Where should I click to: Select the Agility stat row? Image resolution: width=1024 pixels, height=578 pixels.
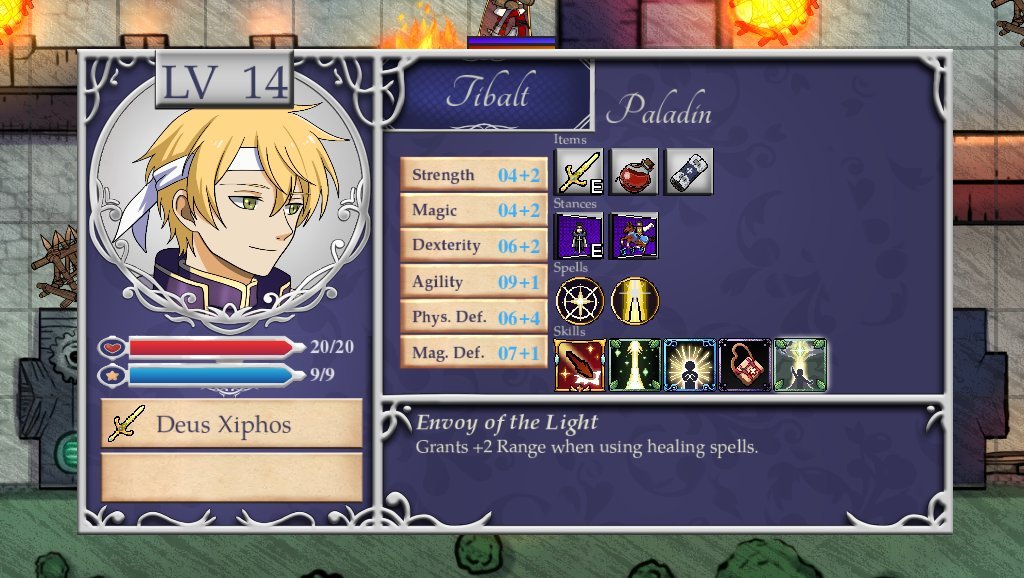click(474, 282)
